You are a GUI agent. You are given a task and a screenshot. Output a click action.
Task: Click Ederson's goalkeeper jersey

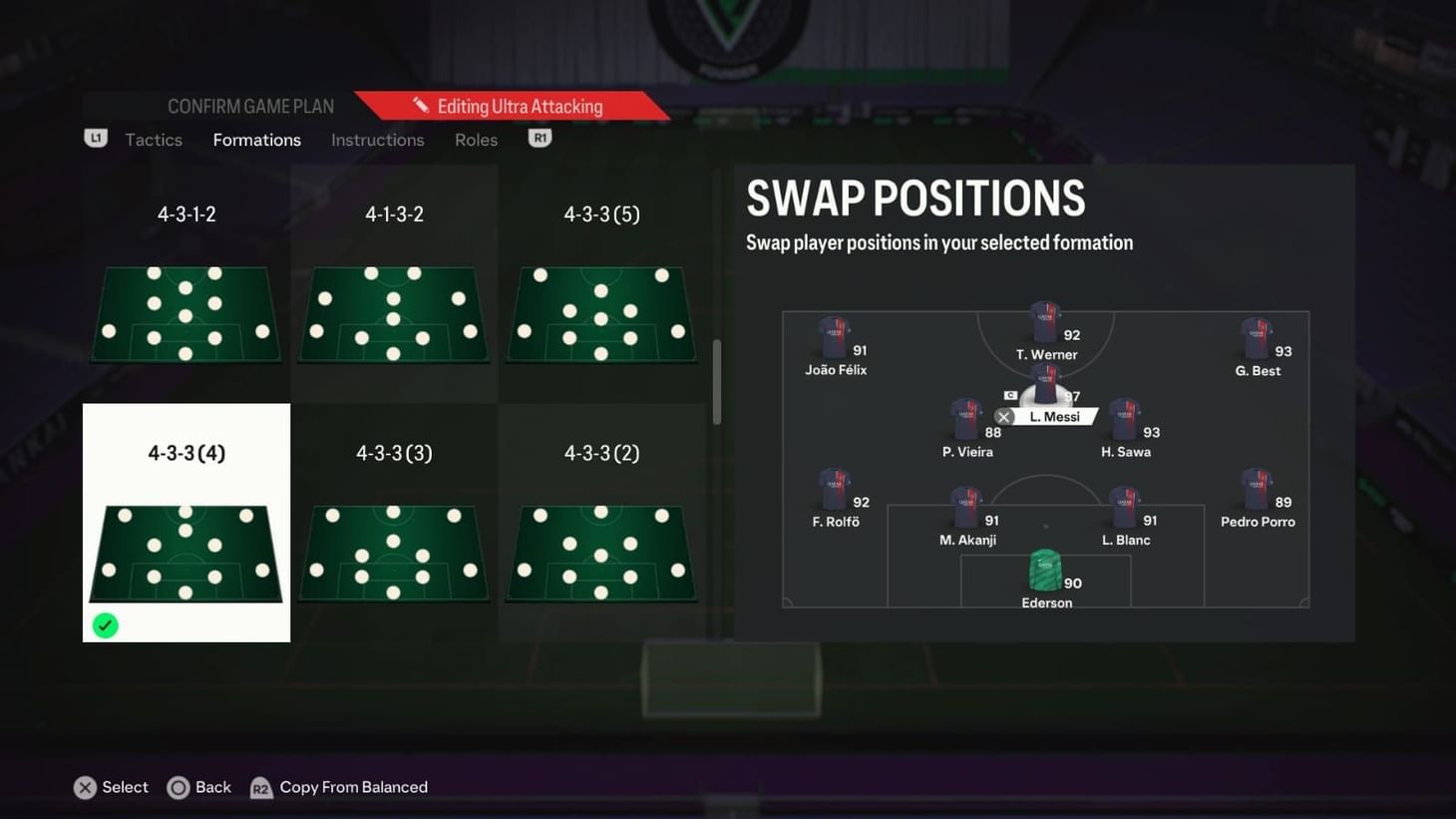click(x=1045, y=569)
